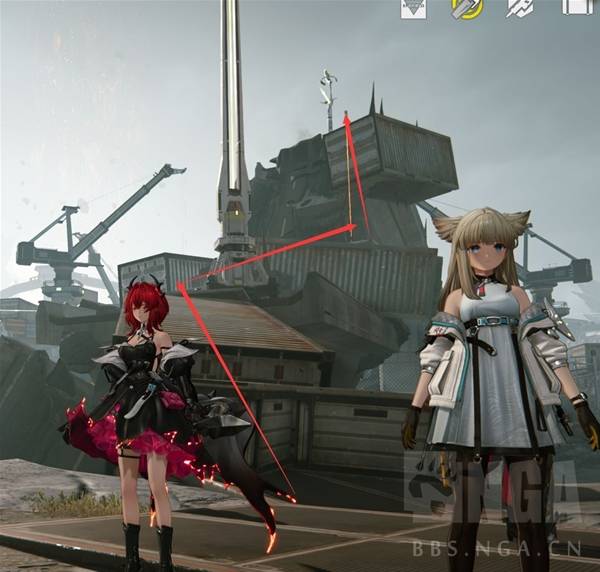Open the white backpack icon
The width and height of the screenshot is (600, 572).
575,6
